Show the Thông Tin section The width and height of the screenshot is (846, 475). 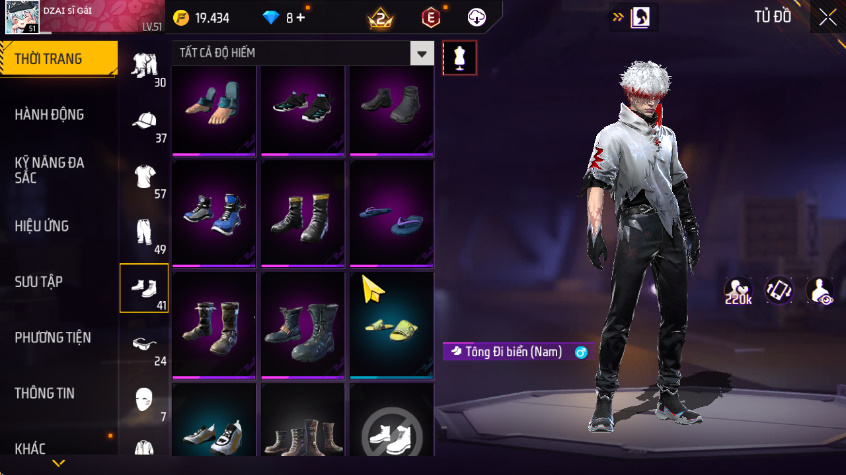tap(45, 393)
